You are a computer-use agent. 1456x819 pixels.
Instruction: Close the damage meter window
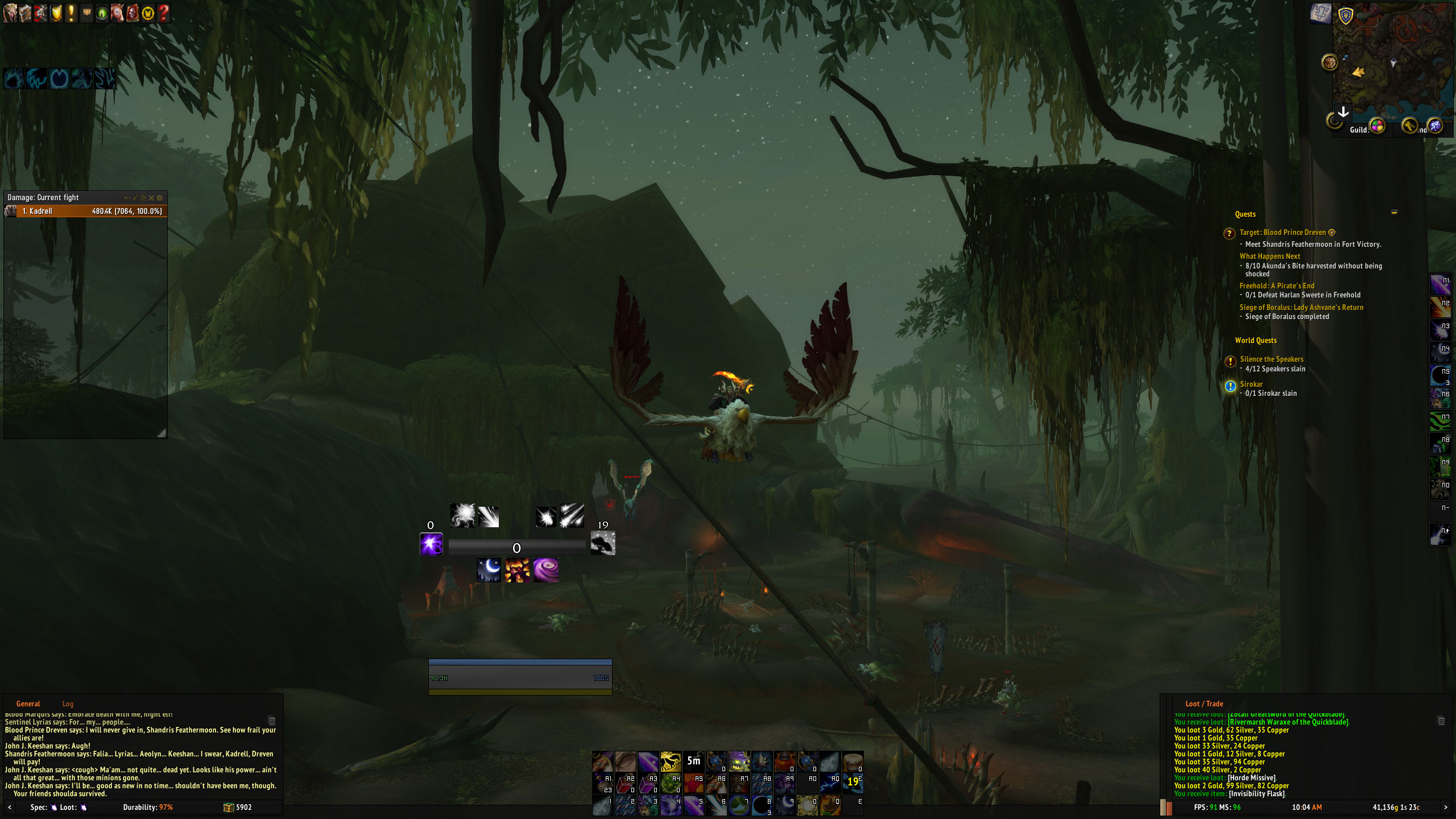tap(151, 198)
